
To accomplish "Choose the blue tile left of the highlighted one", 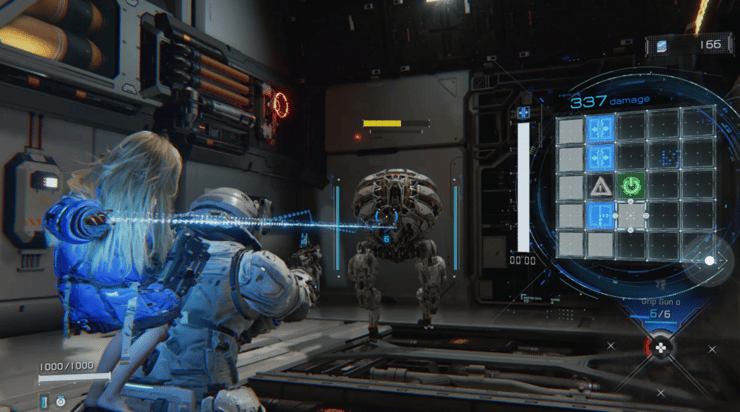I will coord(601,215).
